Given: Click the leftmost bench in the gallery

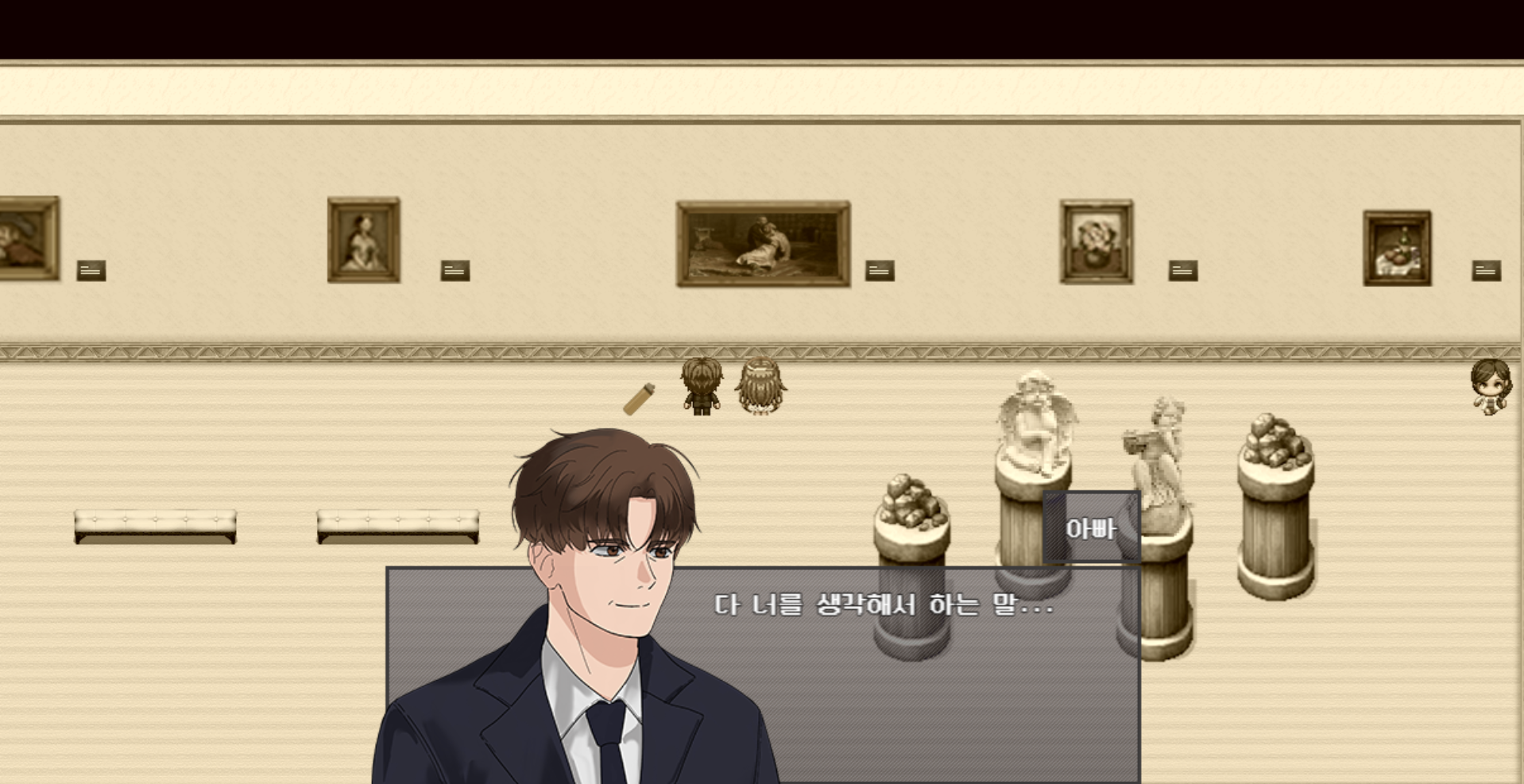Looking at the screenshot, I should 156,524.
